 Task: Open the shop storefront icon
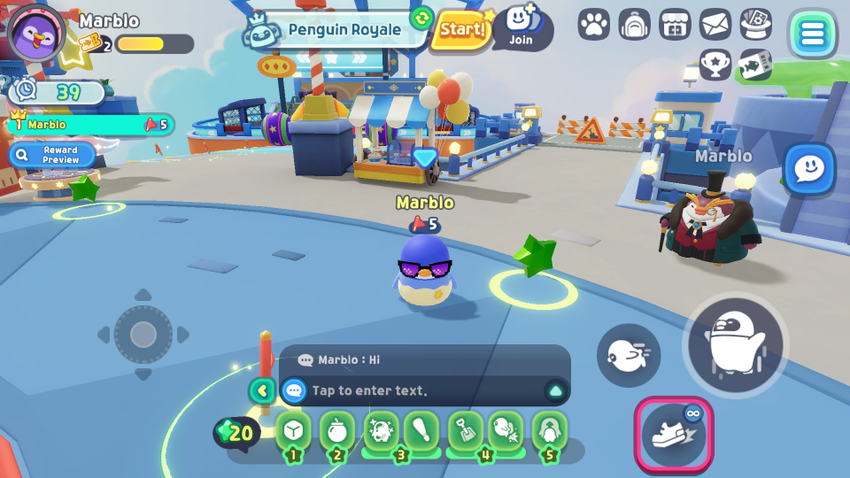(675, 25)
